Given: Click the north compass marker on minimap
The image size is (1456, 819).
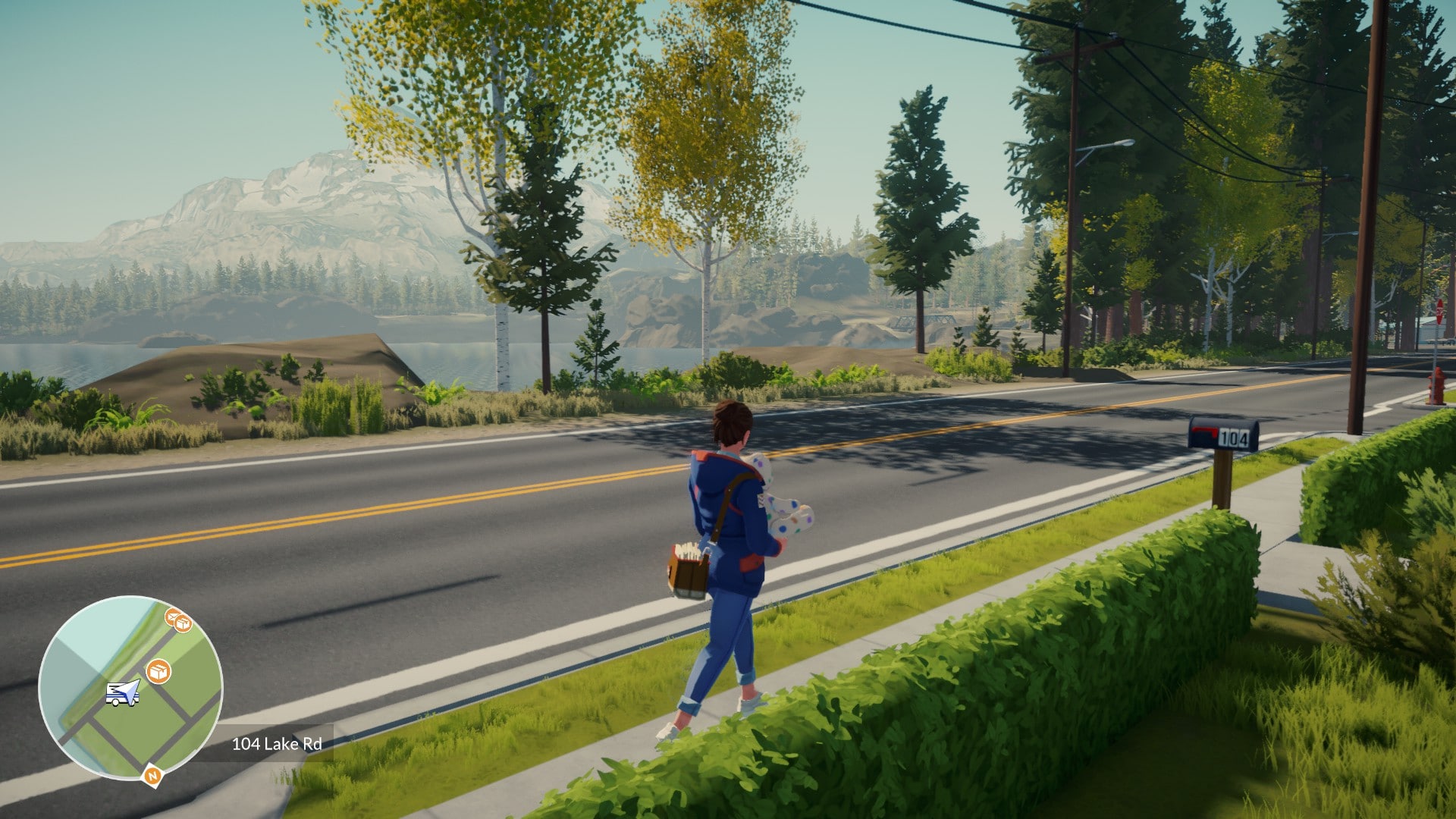Looking at the screenshot, I should tap(152, 776).
